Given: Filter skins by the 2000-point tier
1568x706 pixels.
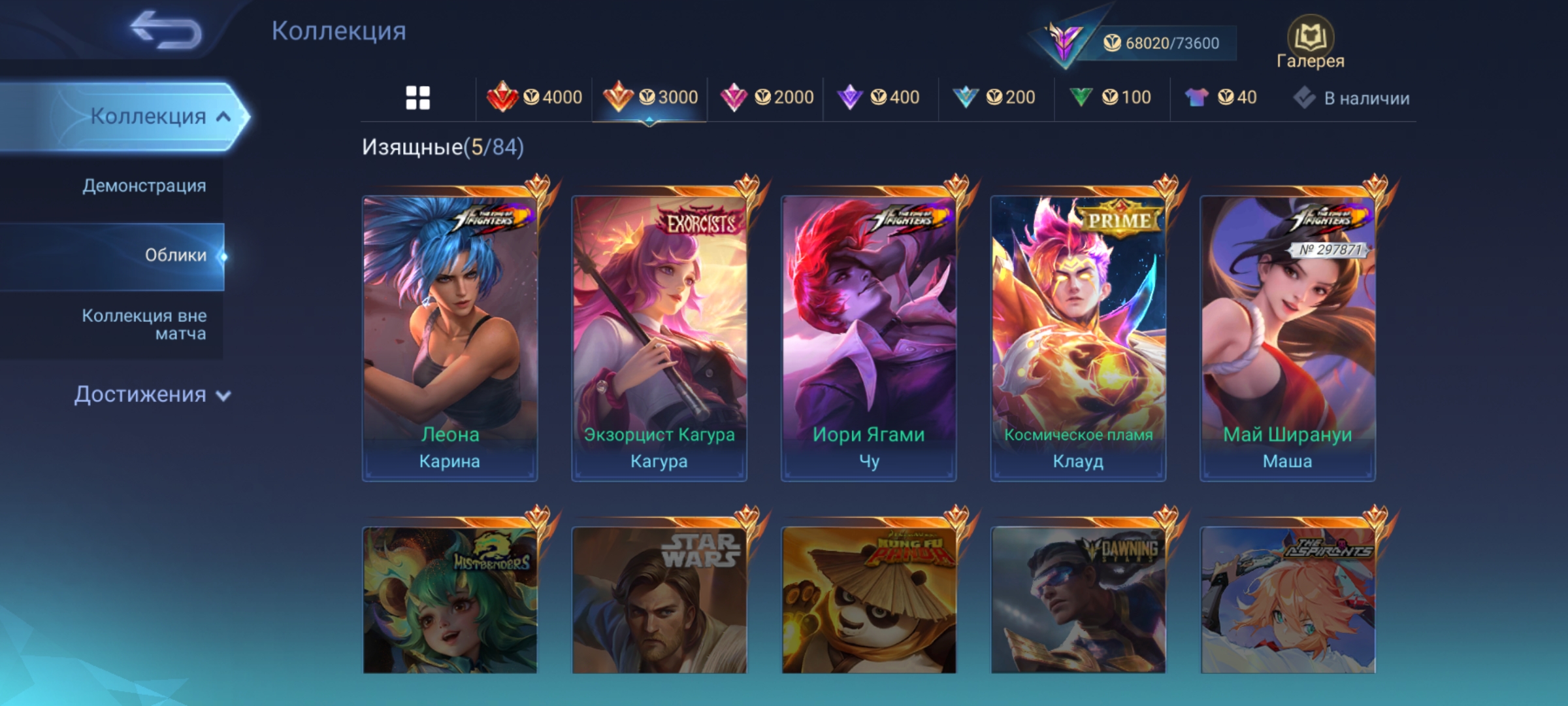Looking at the screenshot, I should pos(766,98).
